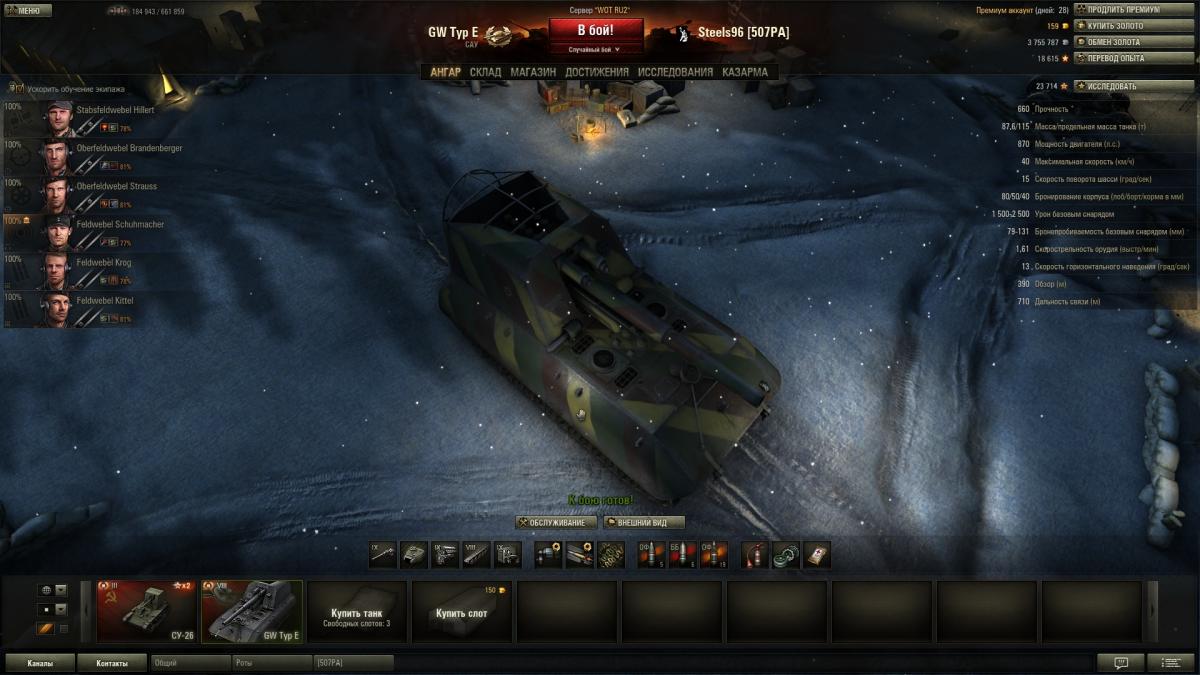Open Обмен золота

pyautogui.click(x=1119, y=42)
